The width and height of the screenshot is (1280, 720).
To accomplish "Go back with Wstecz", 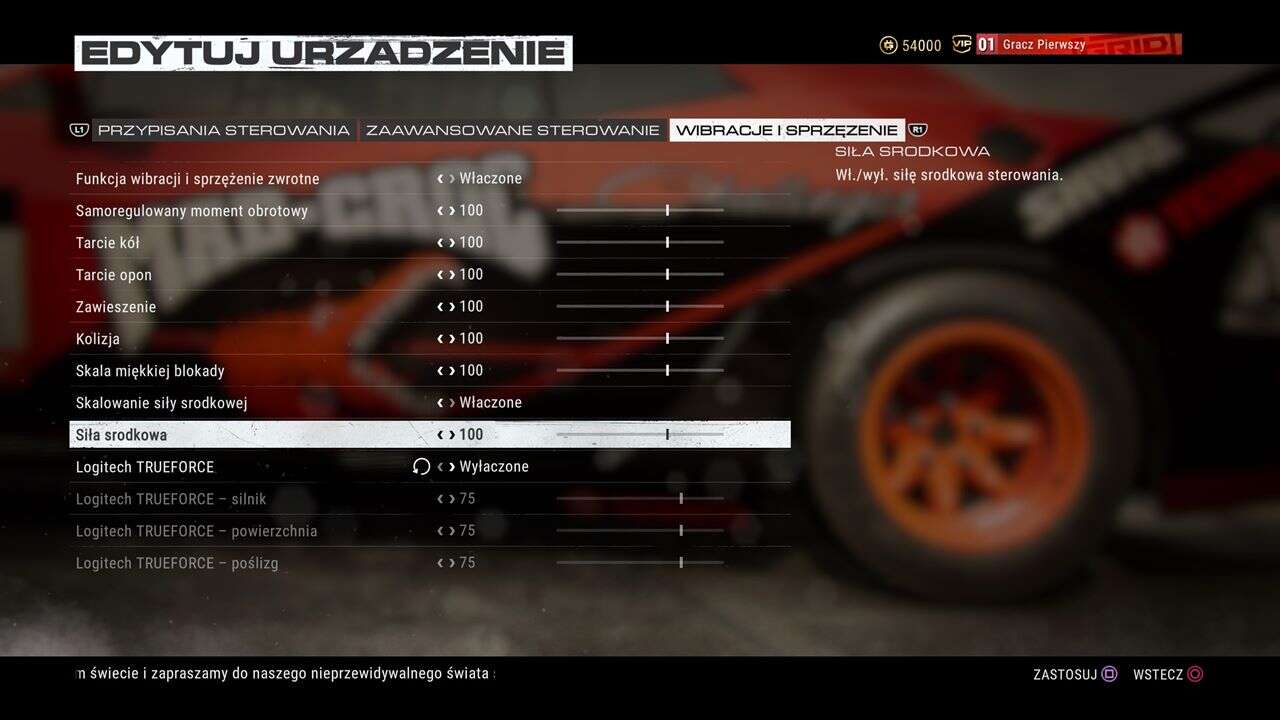I will point(1168,674).
